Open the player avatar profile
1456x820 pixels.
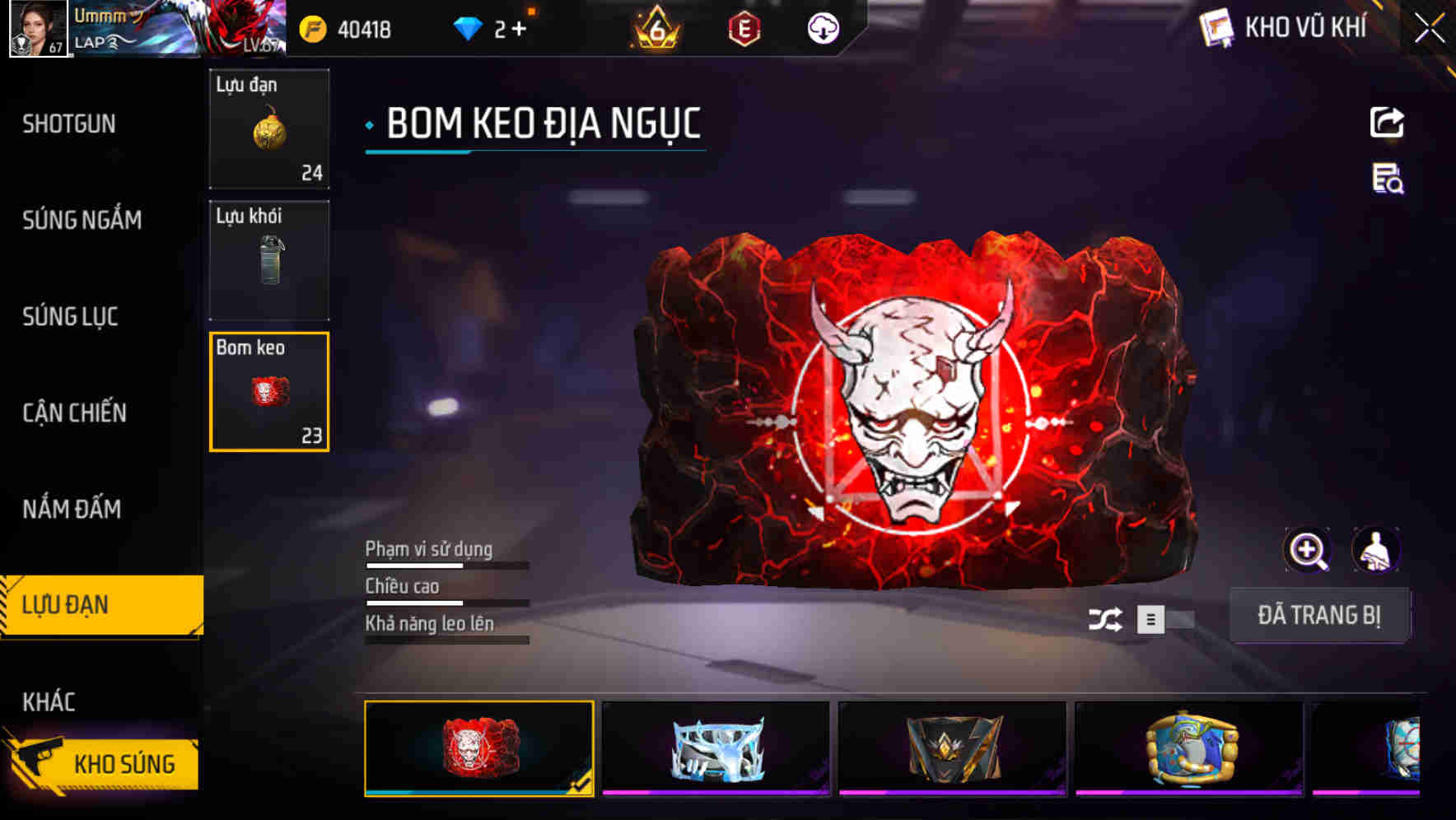click(x=35, y=27)
